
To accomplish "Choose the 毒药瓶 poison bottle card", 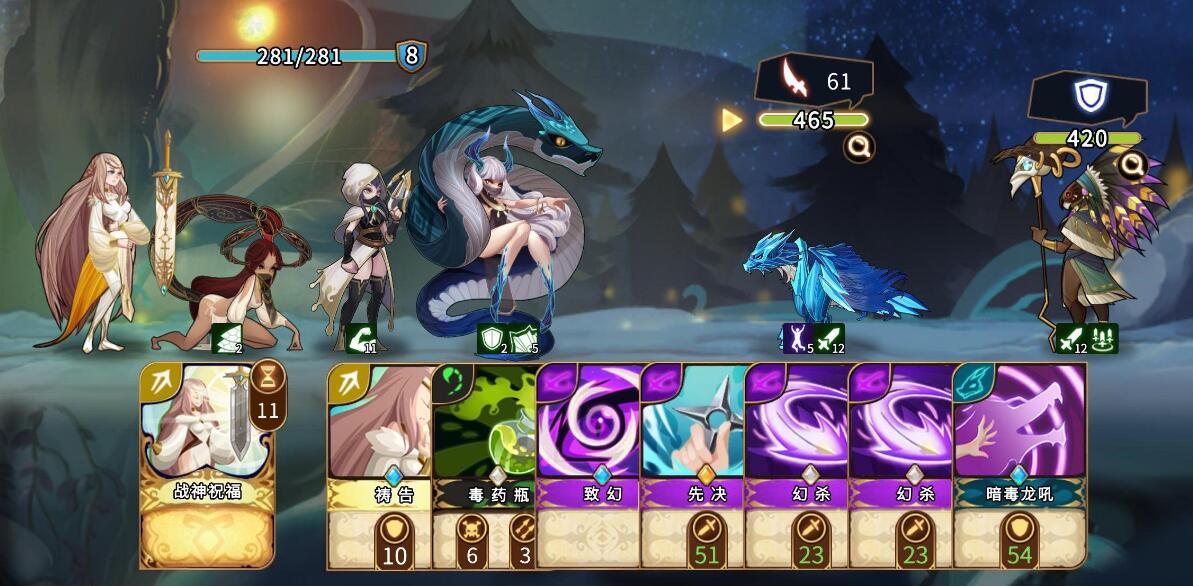I will coord(484,440).
